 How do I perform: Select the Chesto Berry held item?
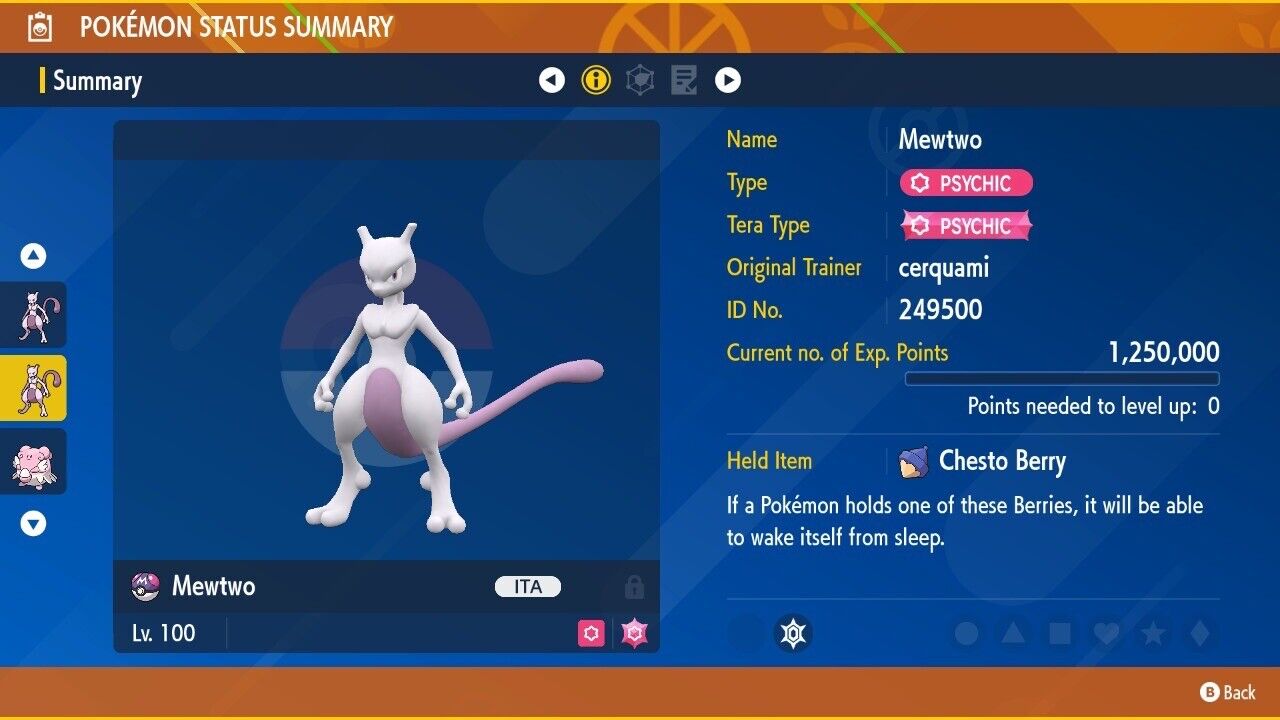1001,461
